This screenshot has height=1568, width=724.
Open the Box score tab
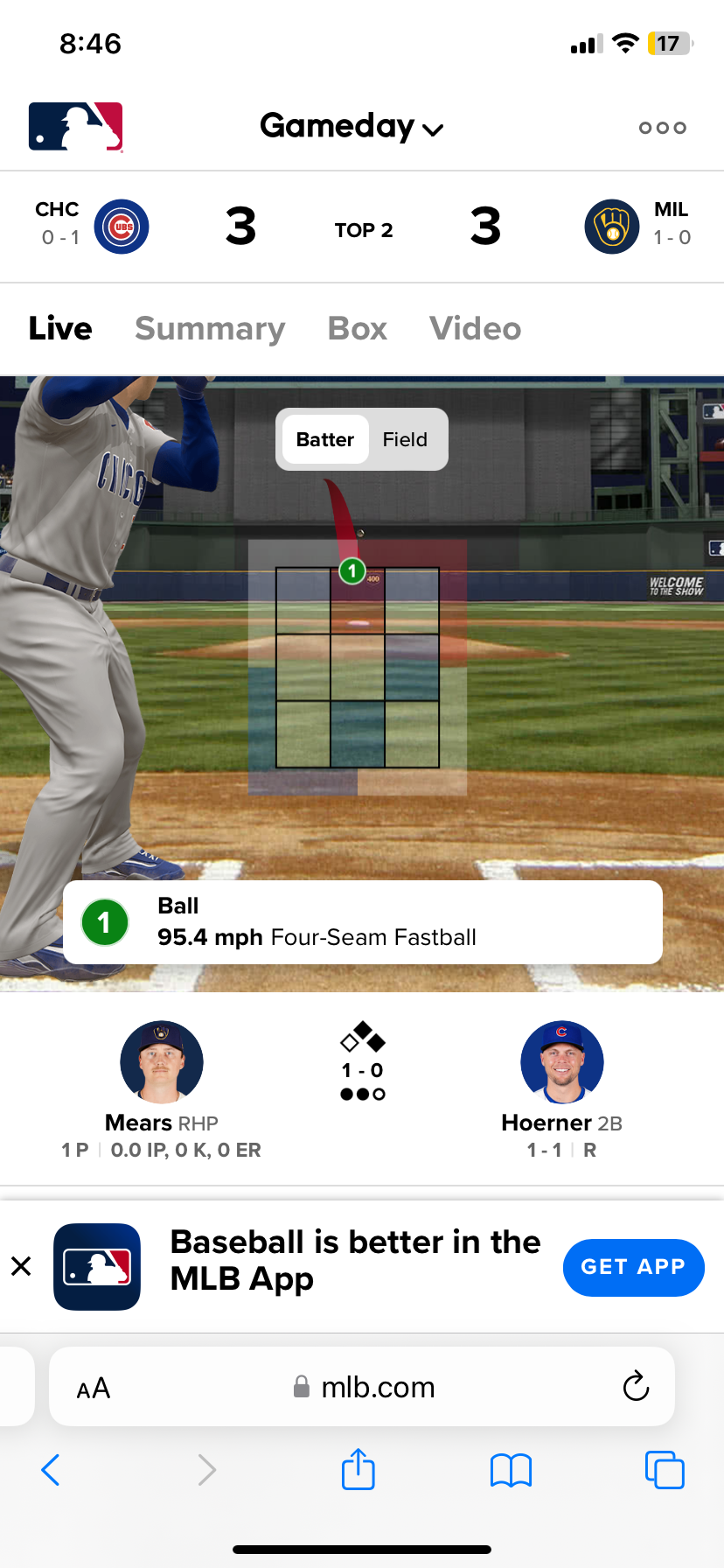[x=357, y=328]
